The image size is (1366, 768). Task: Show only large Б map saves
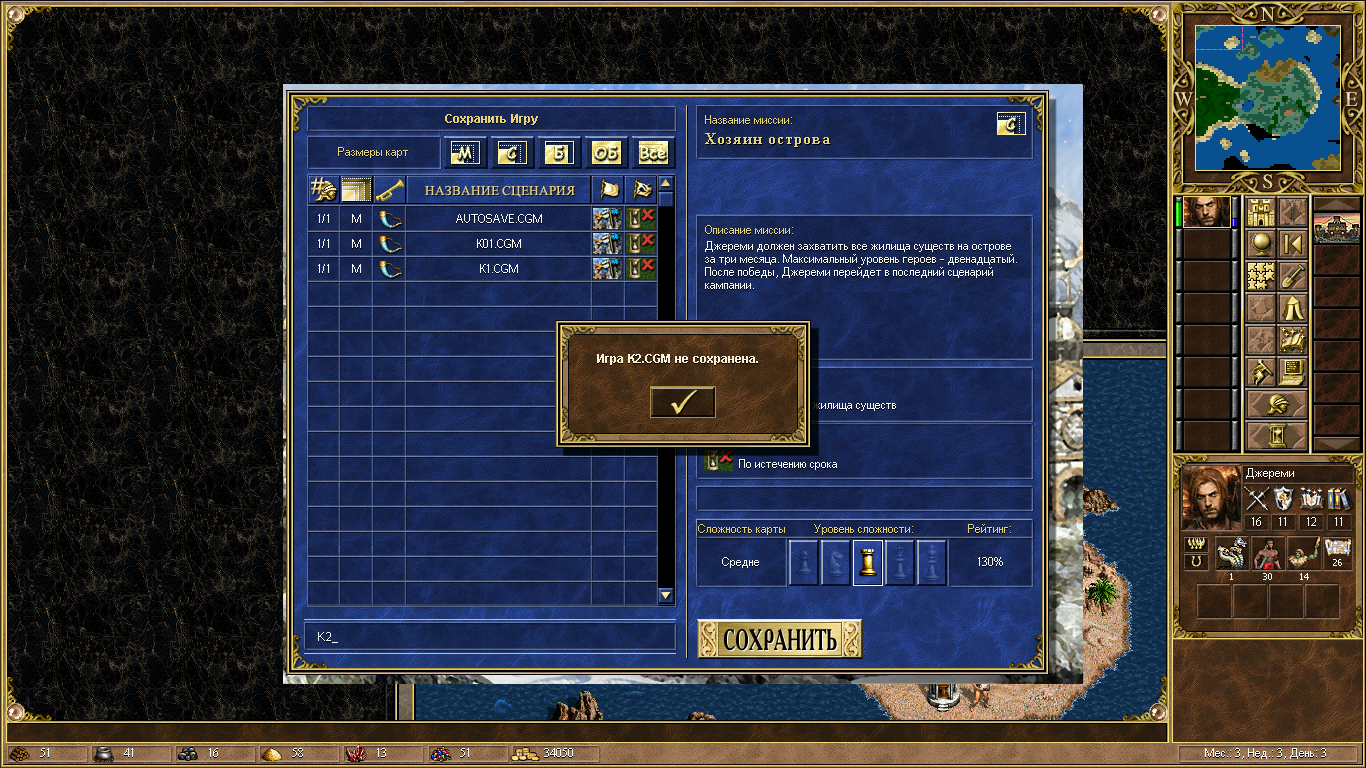pos(560,153)
